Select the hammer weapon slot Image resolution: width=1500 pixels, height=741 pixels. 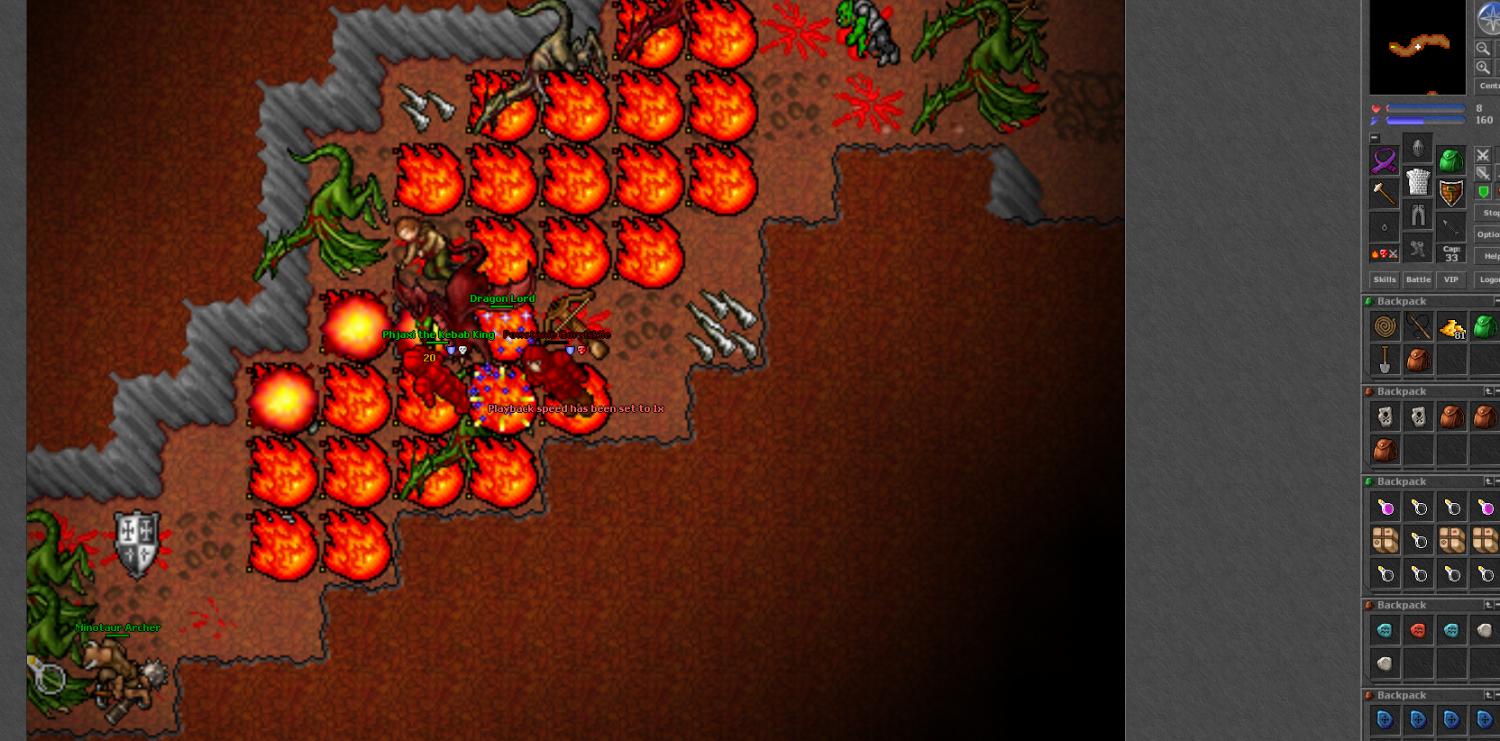point(1384,193)
